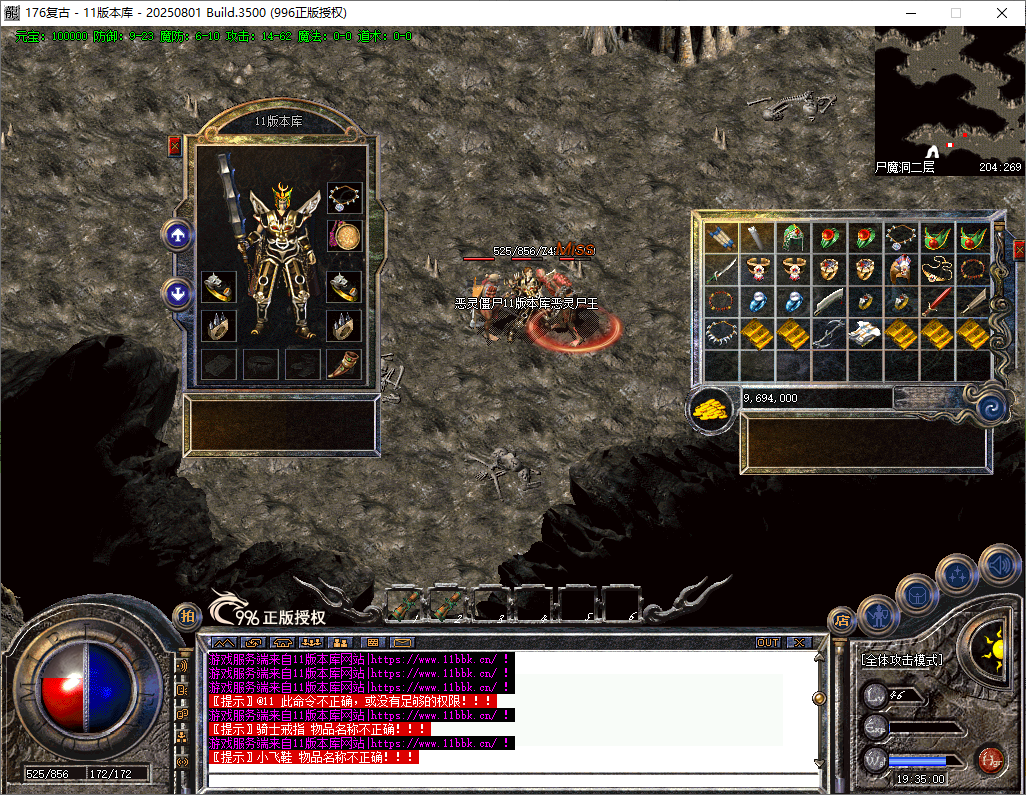The image size is (1026, 795).
Task: Close the game window
Action: pos(1002,13)
